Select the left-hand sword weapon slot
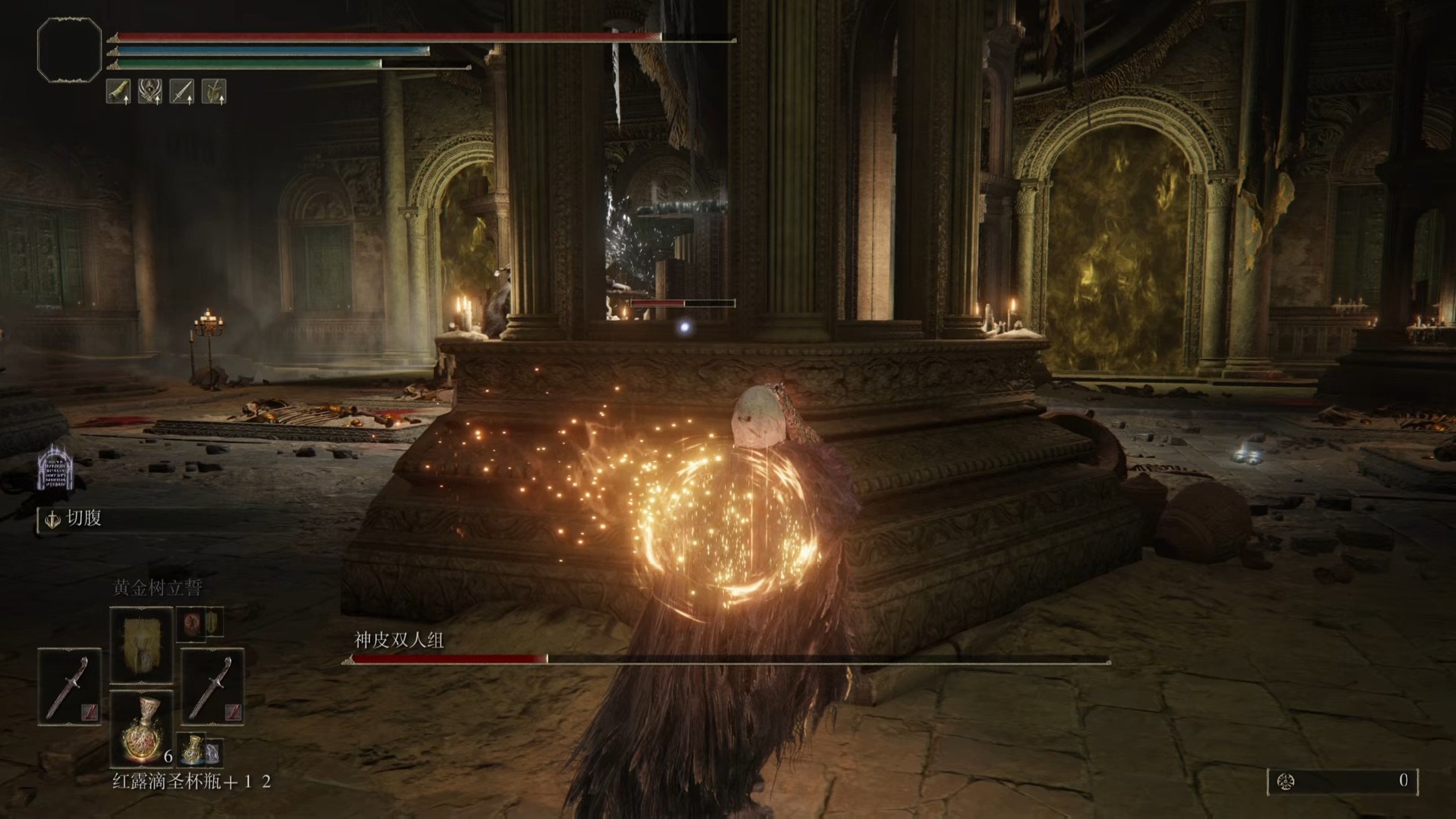1456x819 pixels. coord(70,686)
